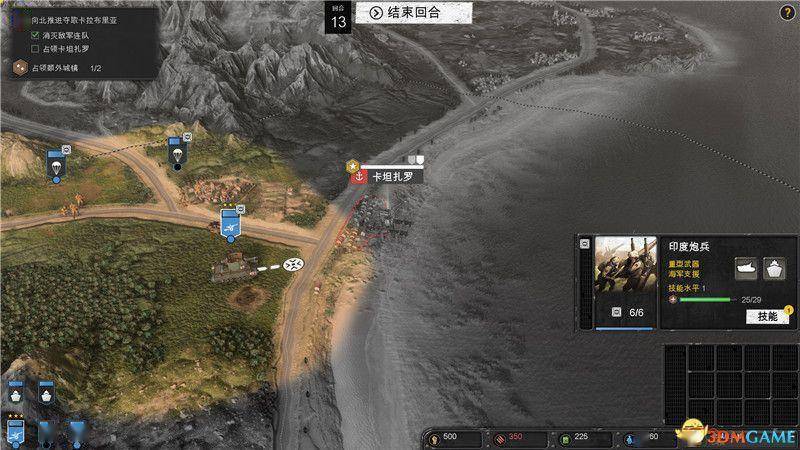Open the help question mark button
The width and height of the screenshot is (800, 450).
click(788, 12)
